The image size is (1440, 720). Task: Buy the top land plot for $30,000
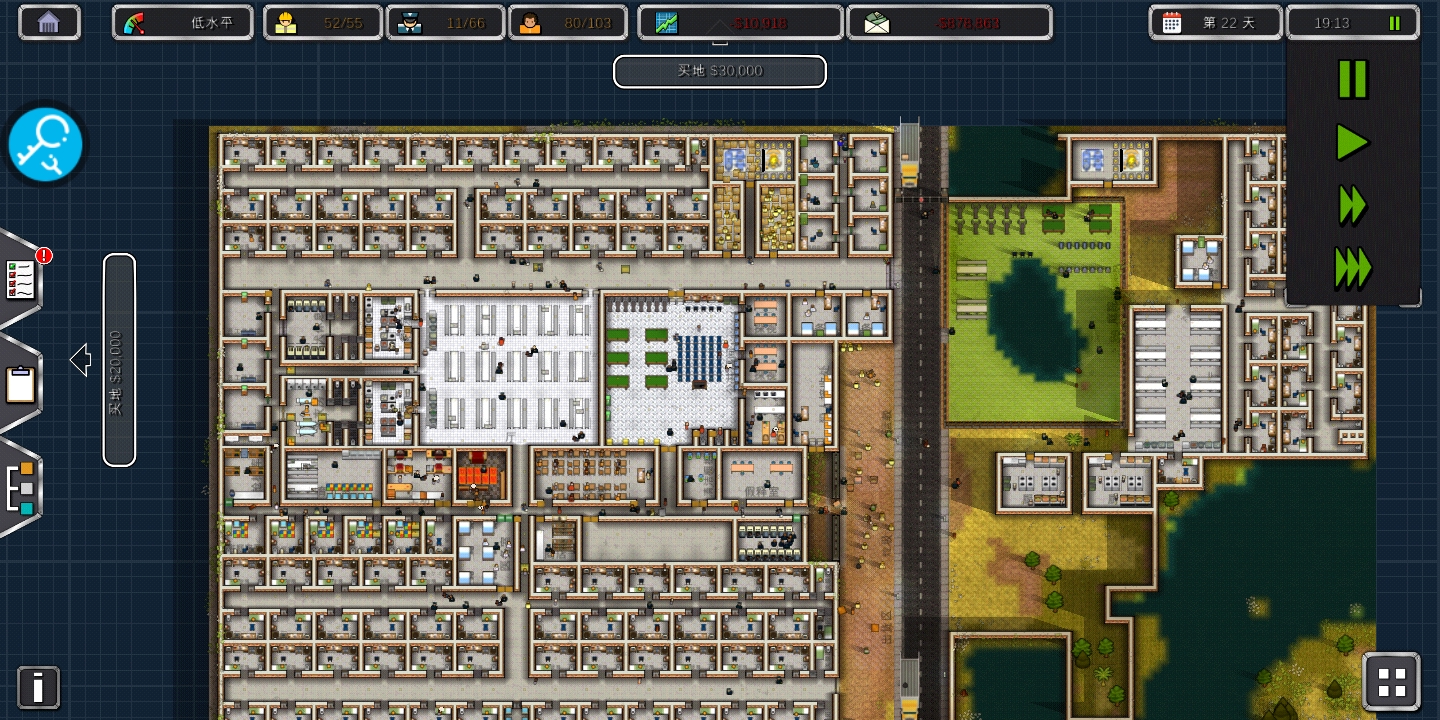[720, 71]
